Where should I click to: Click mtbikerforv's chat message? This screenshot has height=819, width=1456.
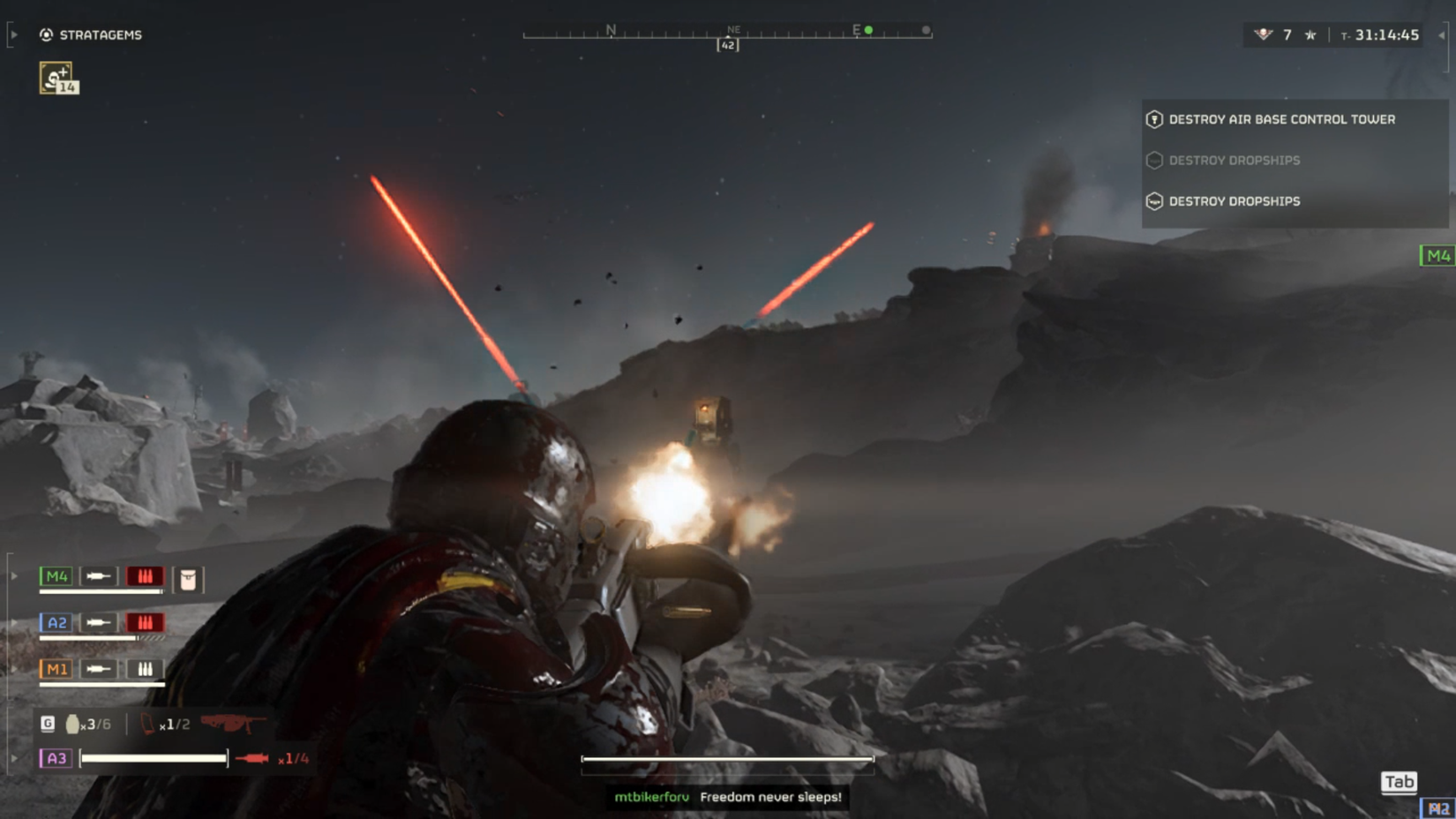click(x=728, y=797)
